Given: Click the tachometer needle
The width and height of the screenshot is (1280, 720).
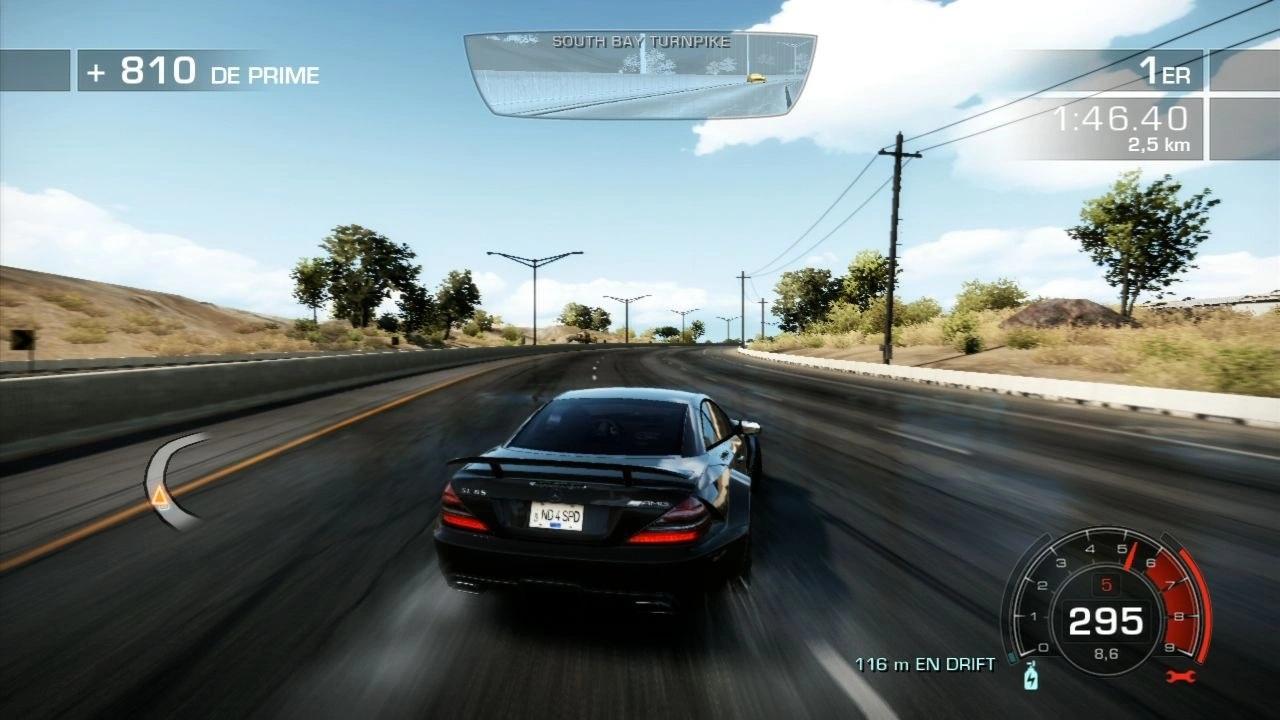Looking at the screenshot, I should 1133,554.
